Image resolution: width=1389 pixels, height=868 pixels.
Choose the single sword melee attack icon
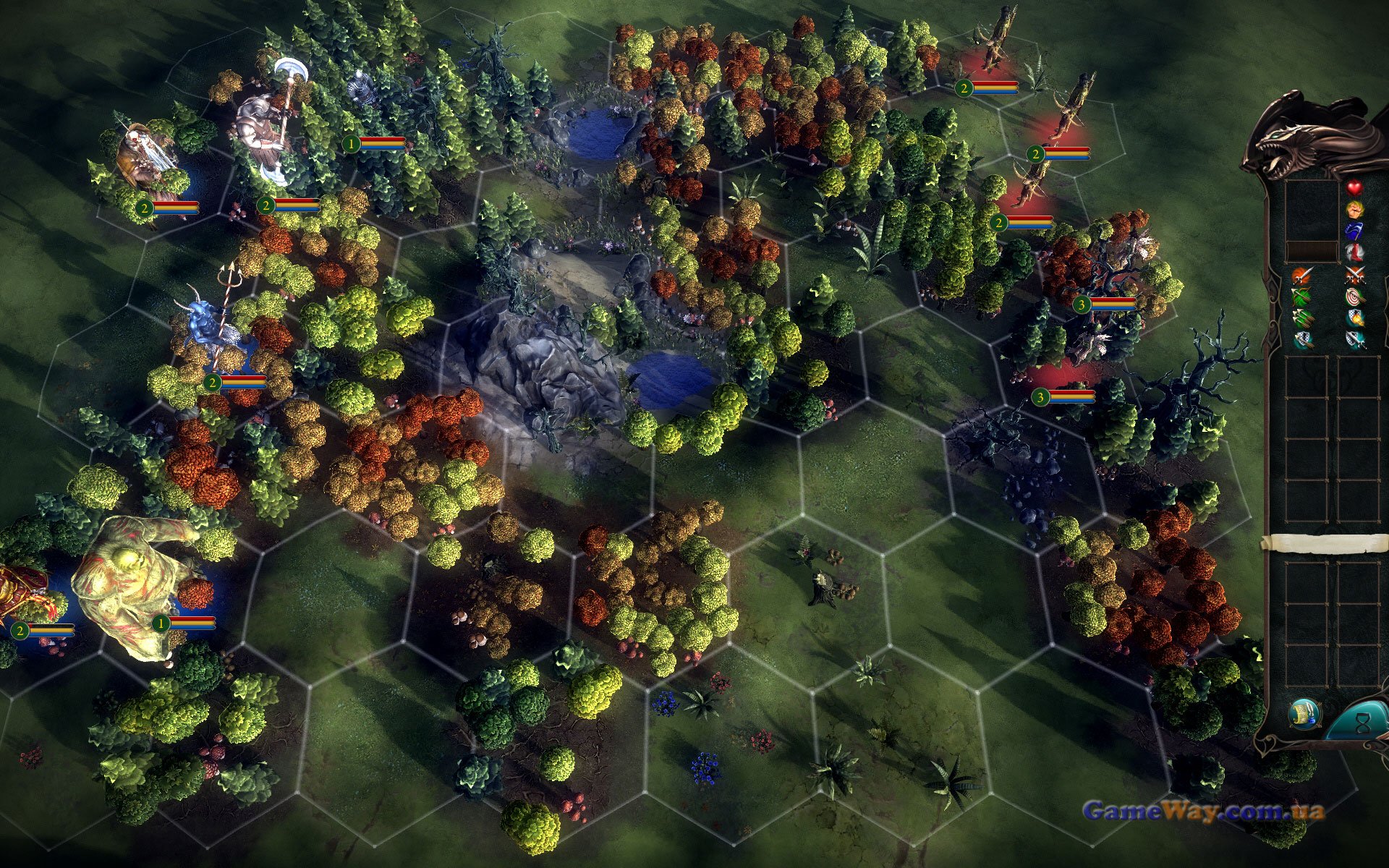coord(1301,276)
